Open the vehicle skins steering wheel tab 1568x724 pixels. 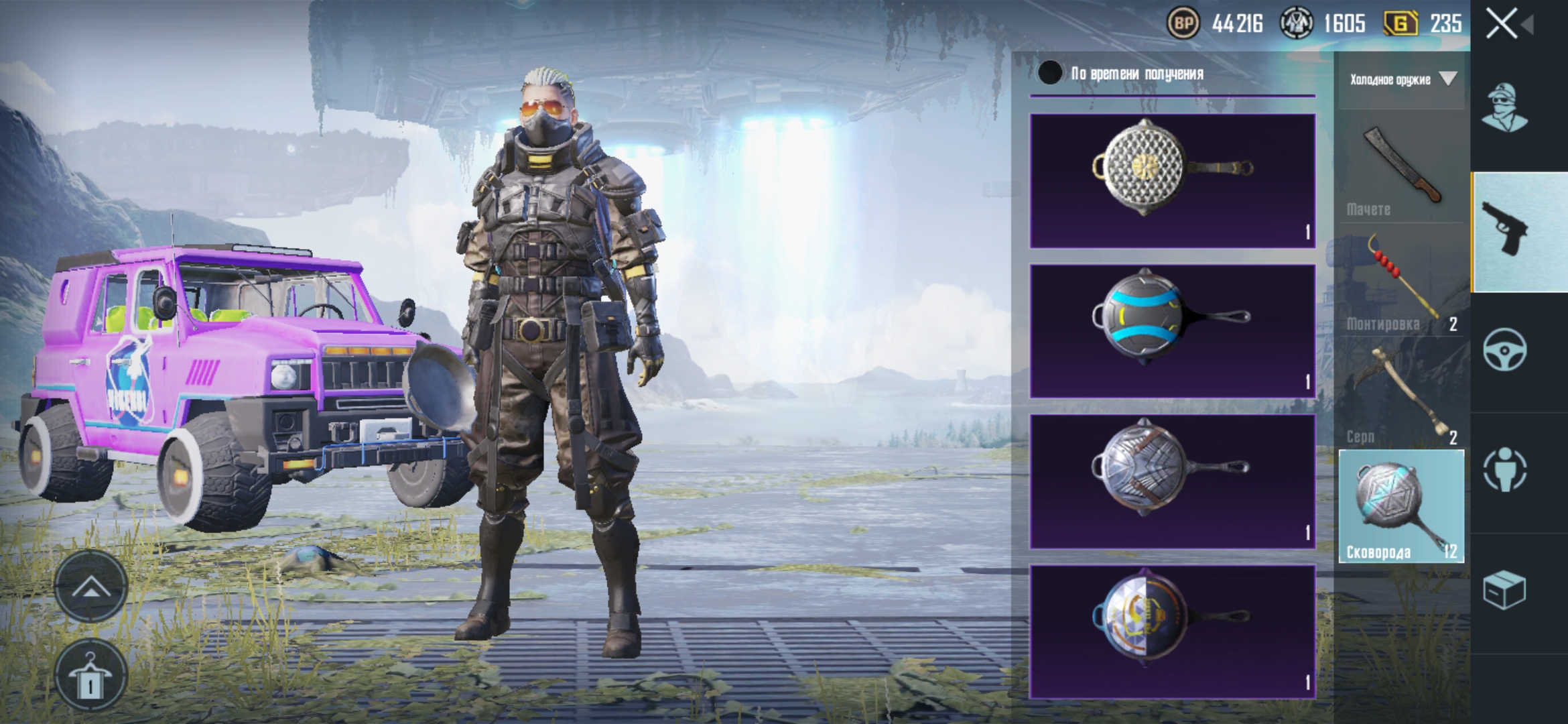coord(1504,349)
